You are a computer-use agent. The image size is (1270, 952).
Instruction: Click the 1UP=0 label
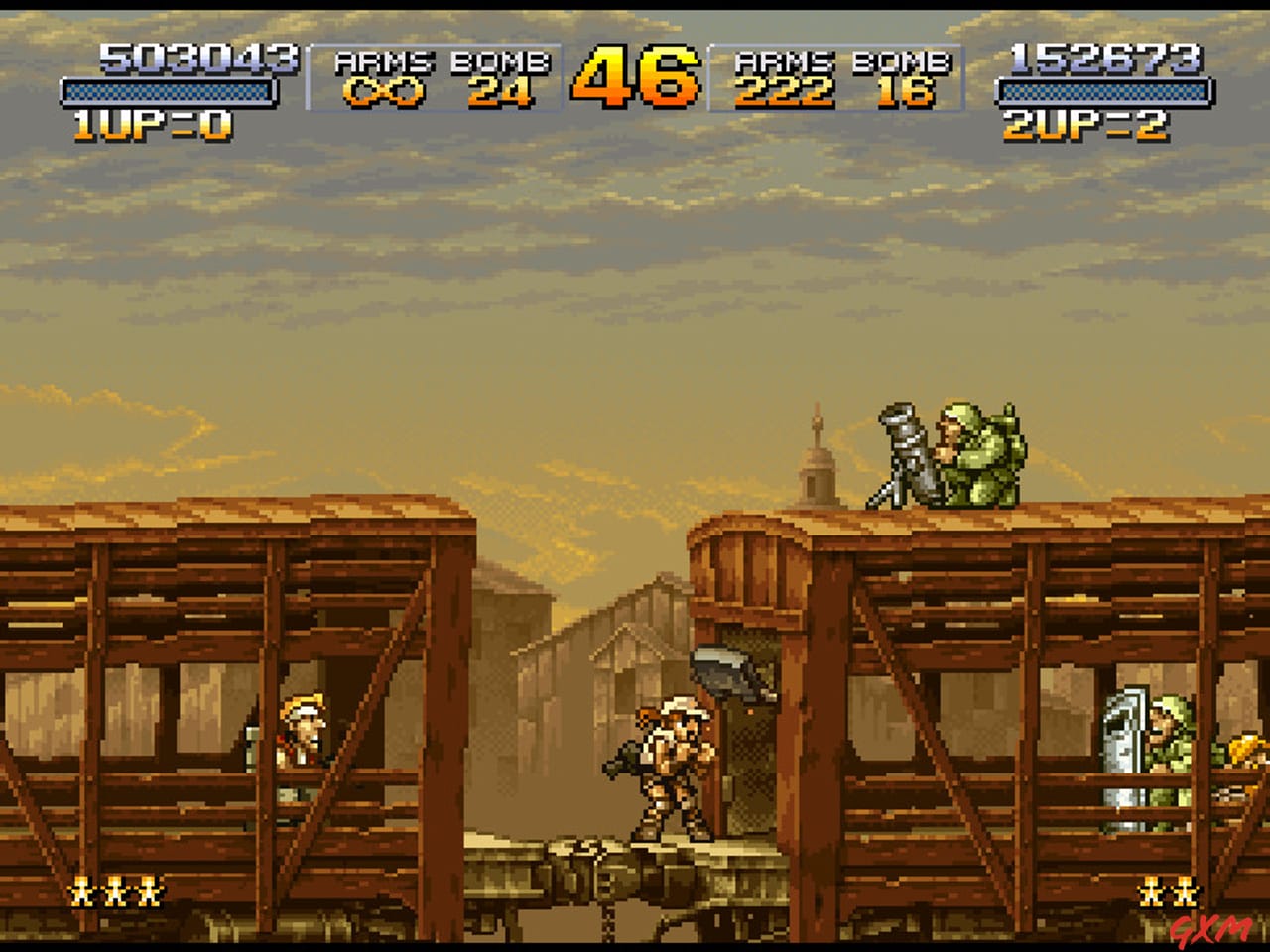point(149,122)
